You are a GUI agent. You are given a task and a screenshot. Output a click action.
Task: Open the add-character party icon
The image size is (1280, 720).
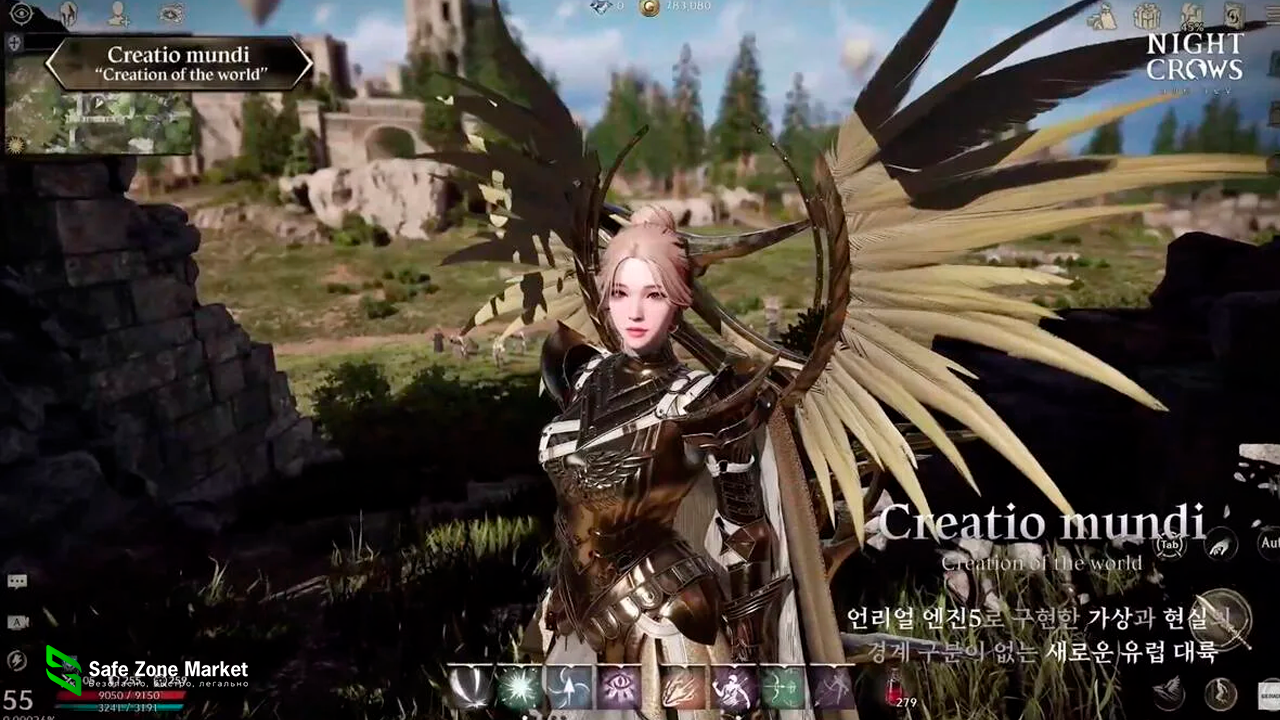click(119, 14)
